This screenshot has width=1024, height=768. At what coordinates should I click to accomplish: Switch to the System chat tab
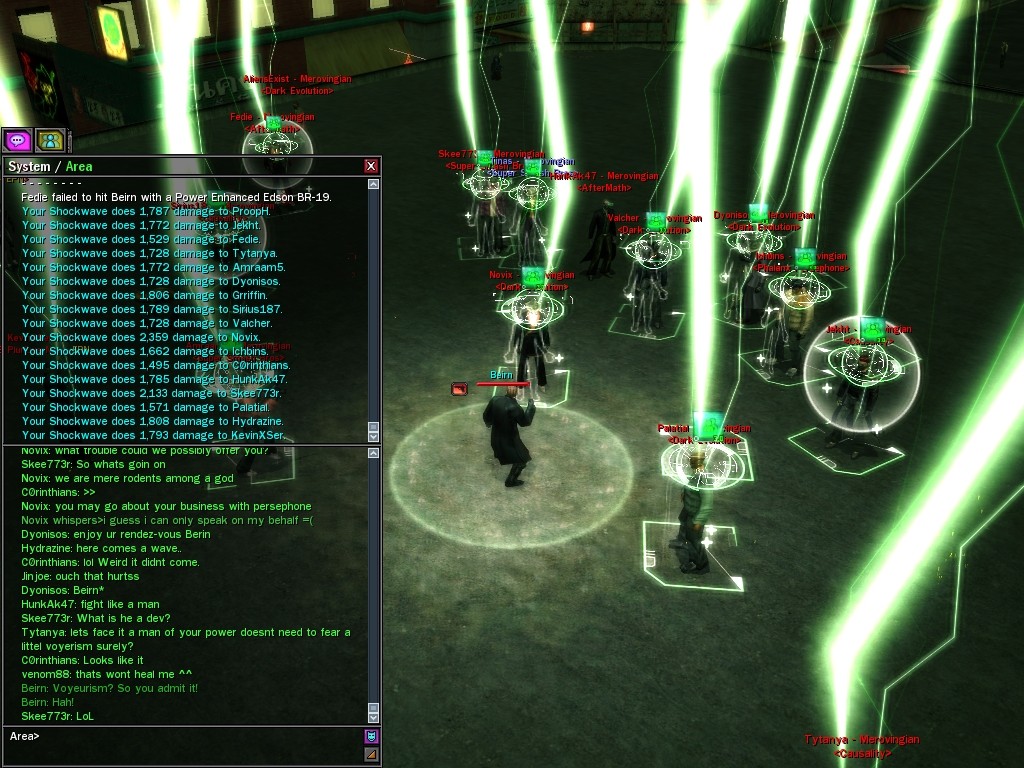tap(29, 166)
